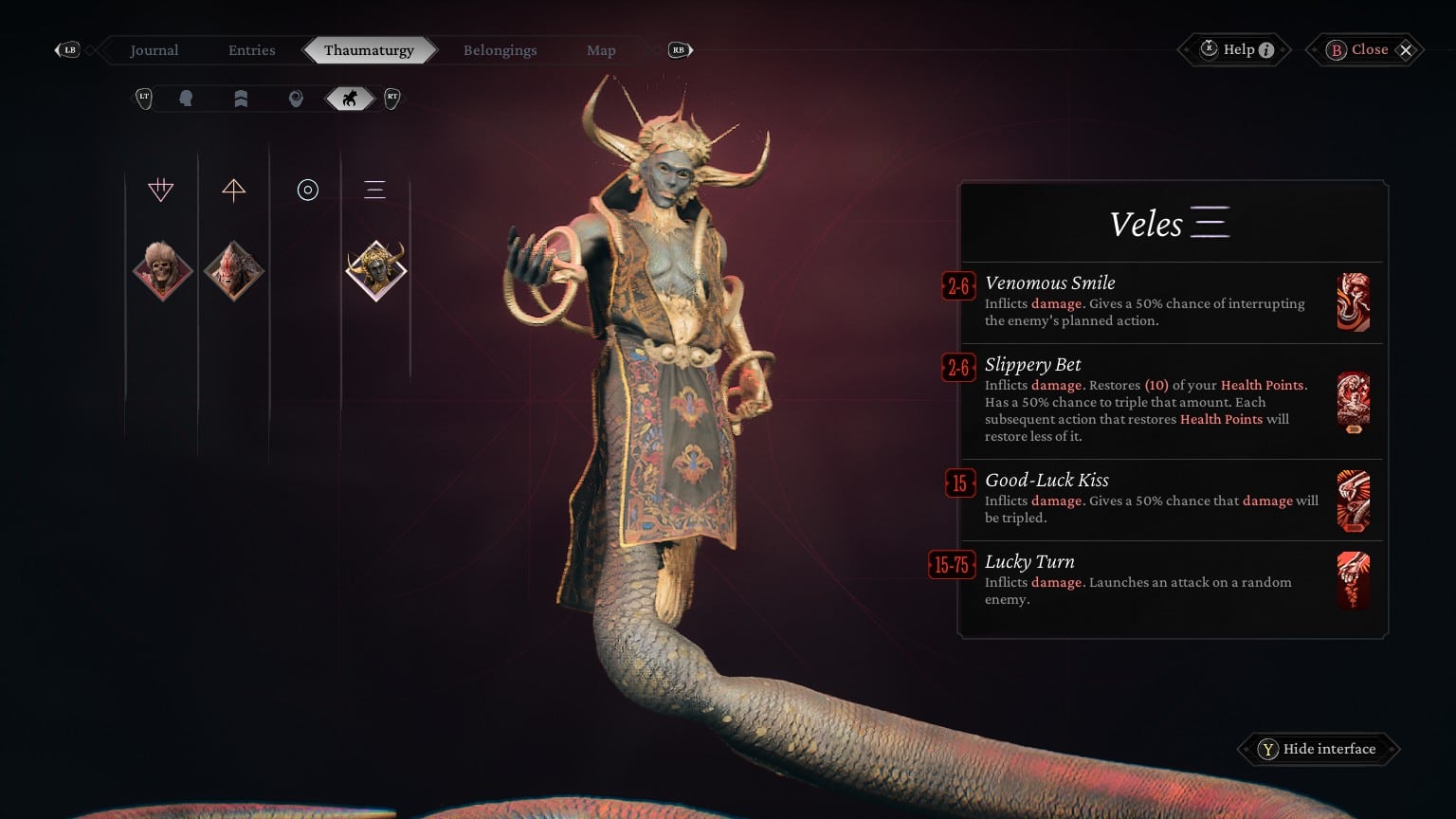The image size is (1456, 819).
Task: Click the Help button
Action: [1233, 49]
